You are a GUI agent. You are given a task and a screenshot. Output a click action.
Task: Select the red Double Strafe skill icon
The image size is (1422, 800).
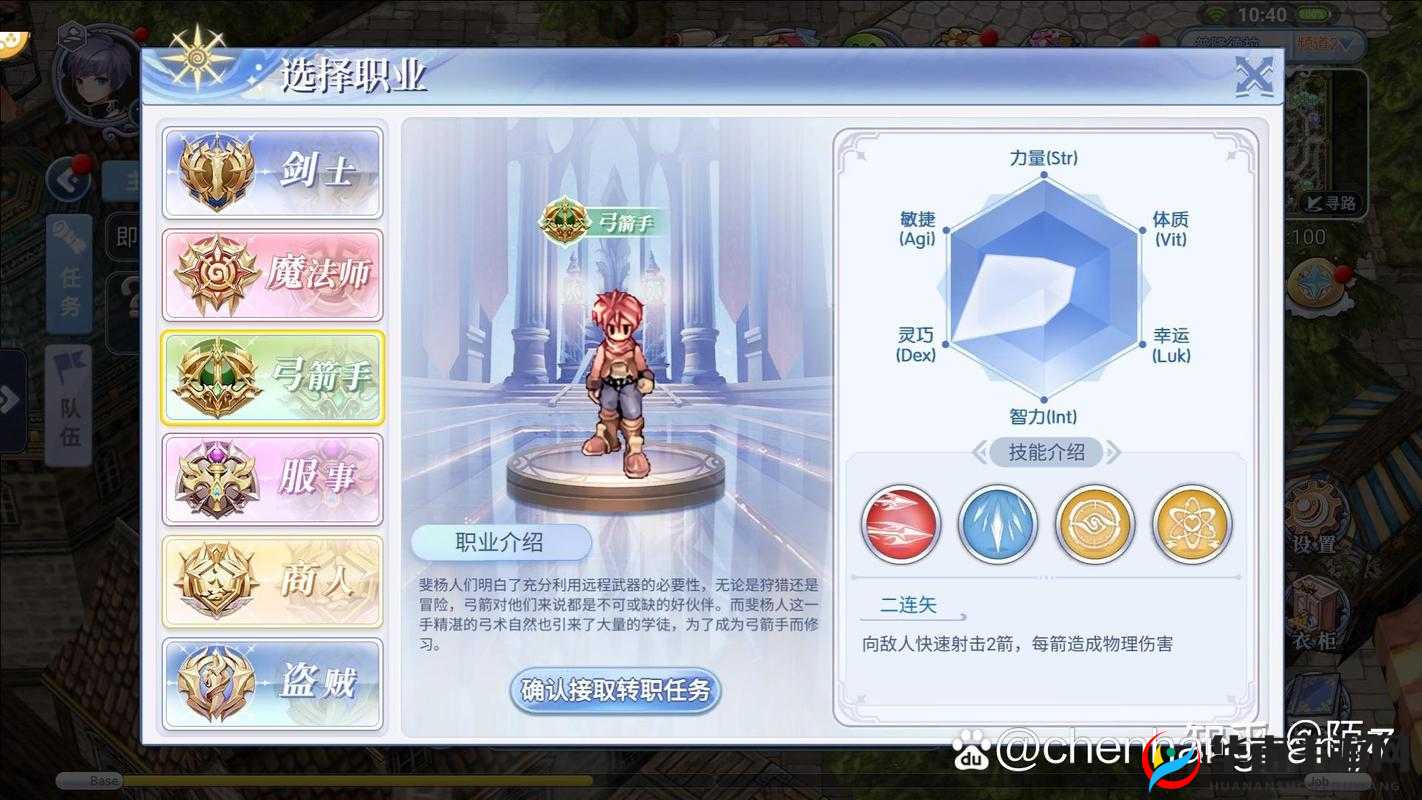coord(901,523)
